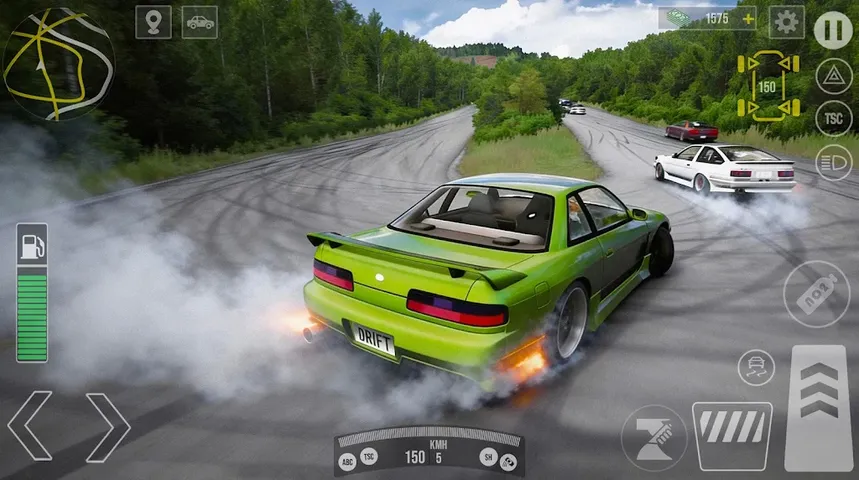Viewport: 859px width, 480px height.
Task: Tap the striped brake pedal
Action: (x=732, y=436)
